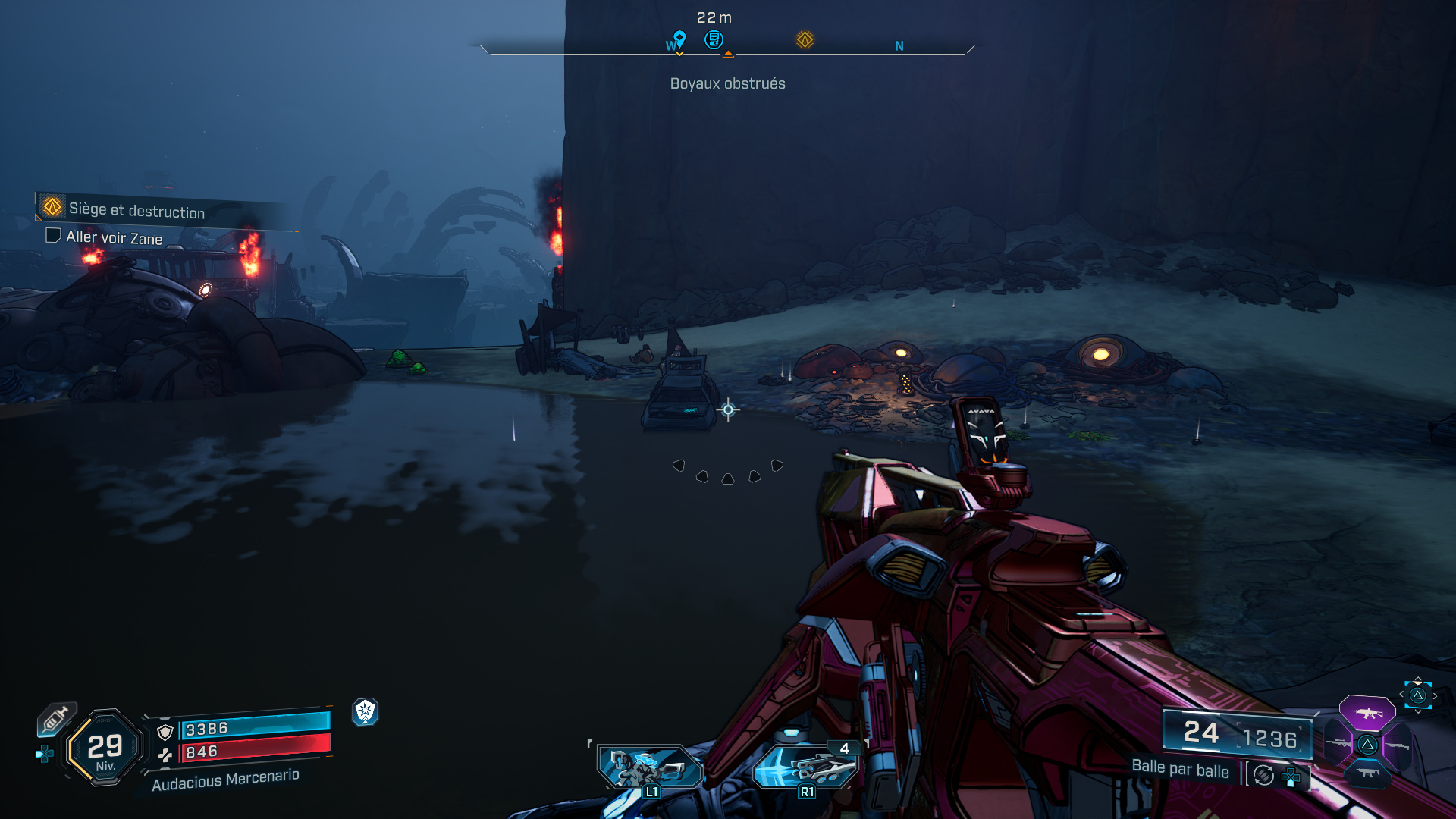Screen dimensions: 1456x819
Task: Activate the L1 action skill icon
Action: (649, 767)
